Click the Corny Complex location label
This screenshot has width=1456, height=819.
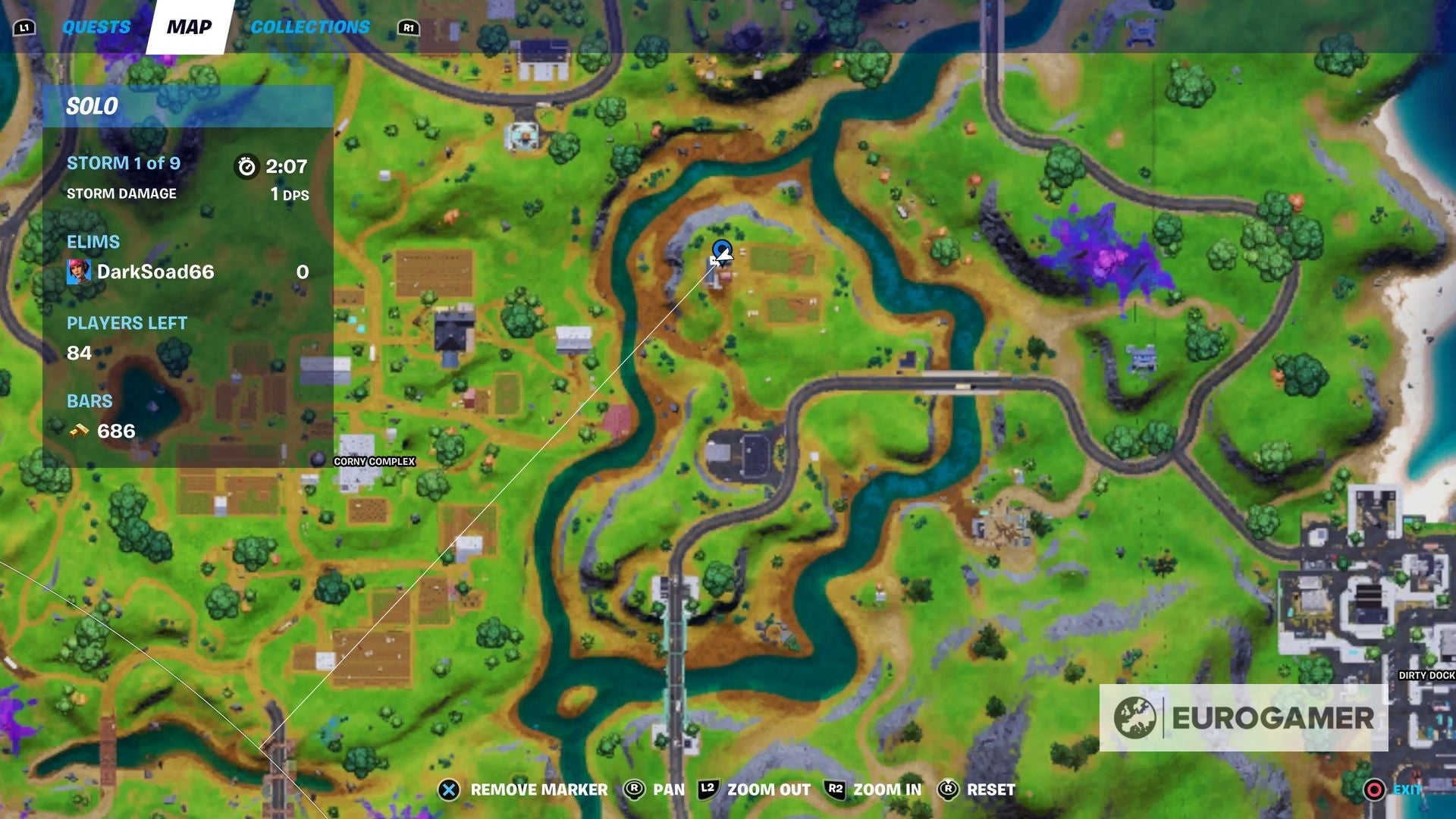(x=373, y=460)
